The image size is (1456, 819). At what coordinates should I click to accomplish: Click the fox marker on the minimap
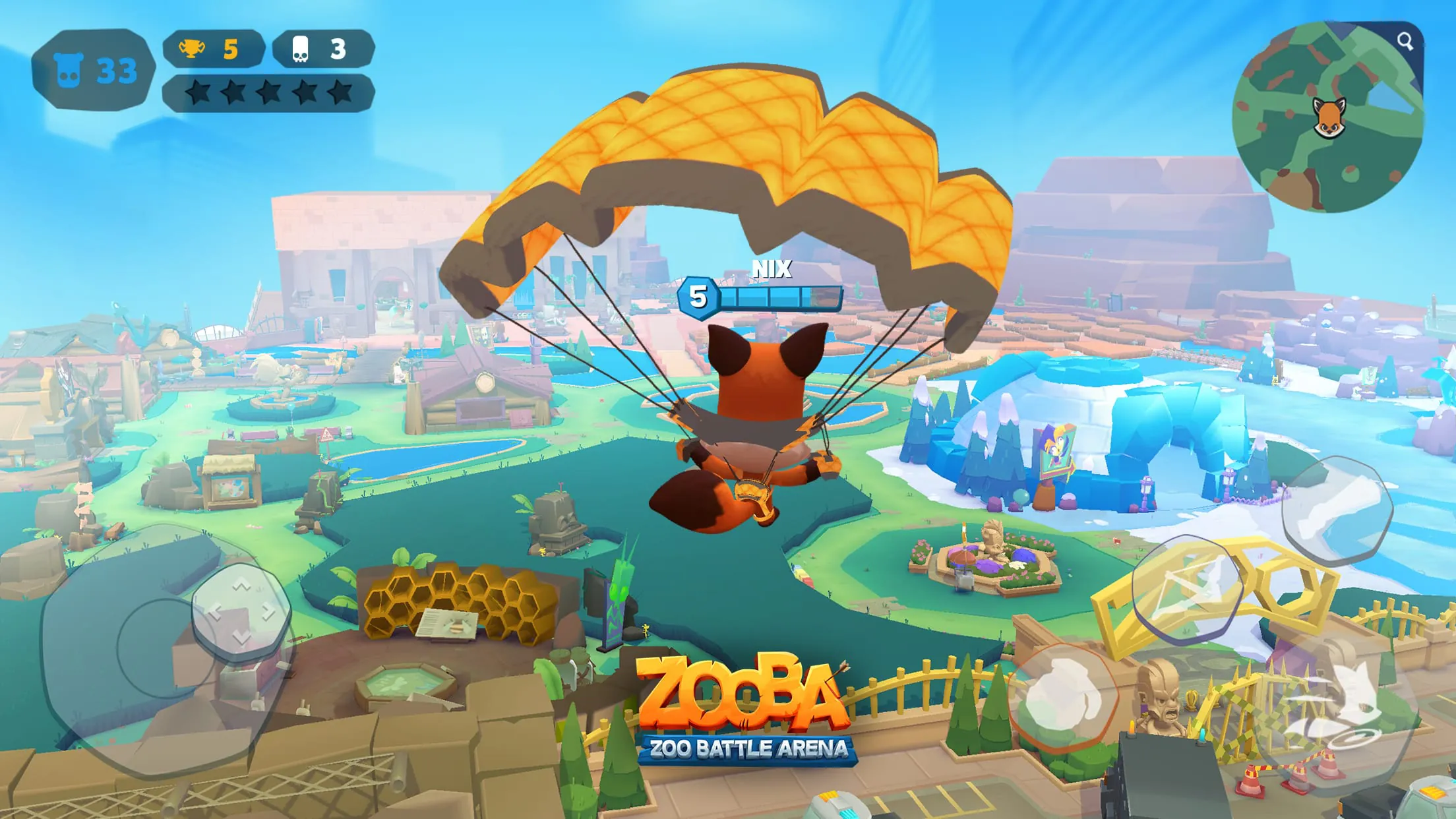pos(1331,119)
